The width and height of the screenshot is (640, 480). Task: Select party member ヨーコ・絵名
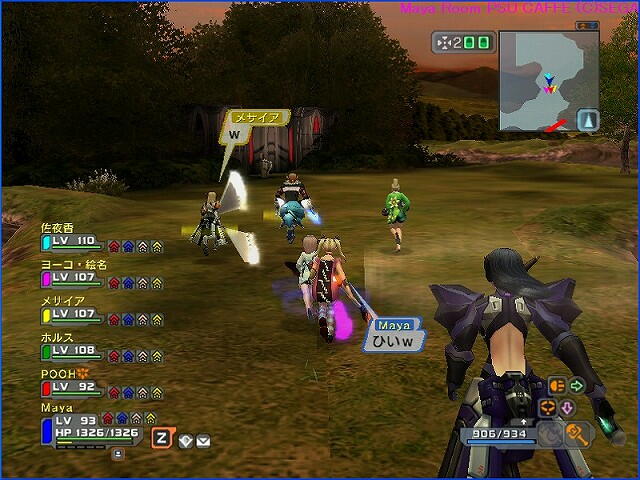pyautogui.click(x=70, y=276)
